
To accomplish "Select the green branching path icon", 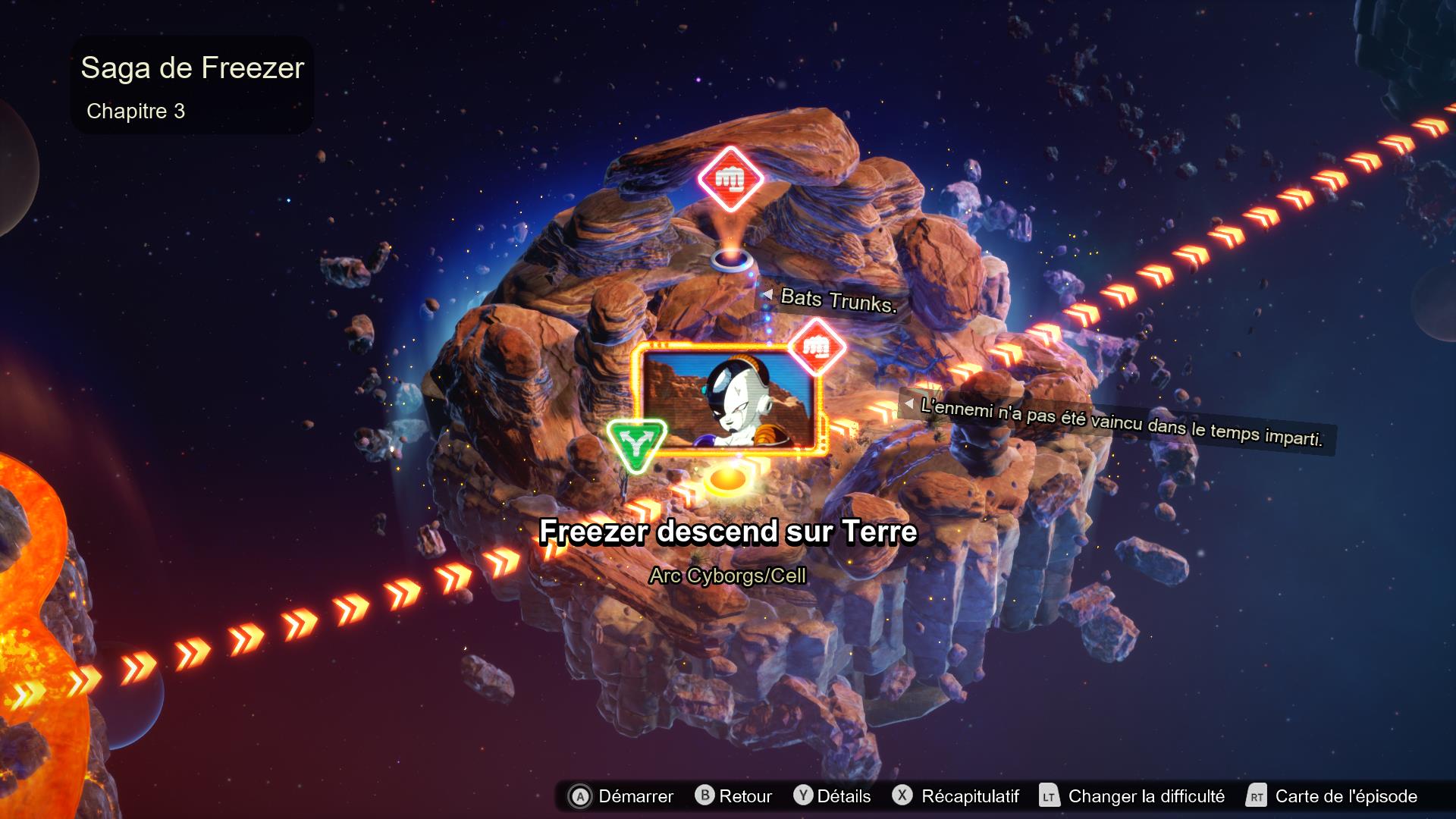I will click(636, 445).
